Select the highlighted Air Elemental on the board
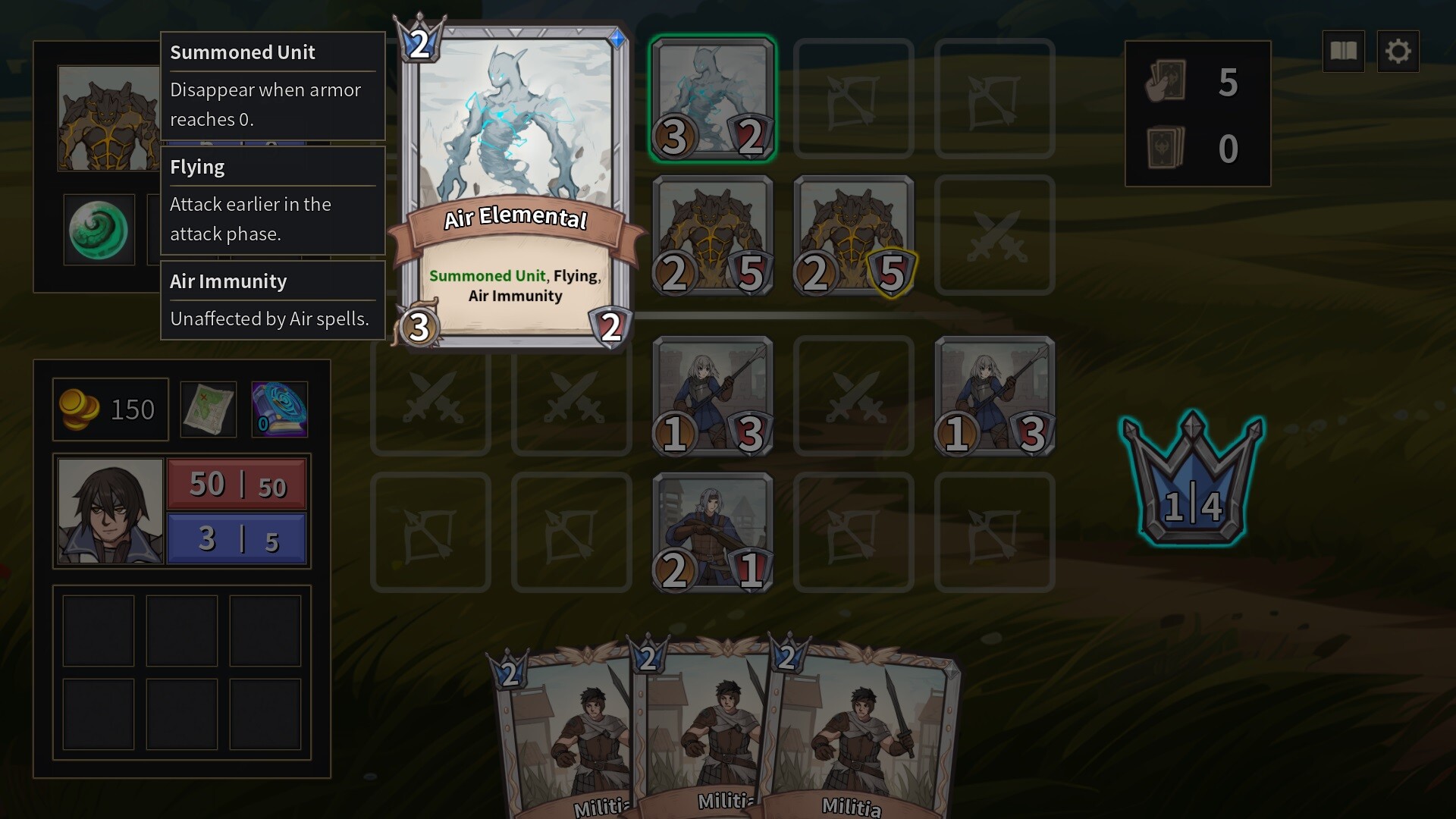1456x819 pixels. coord(711,97)
